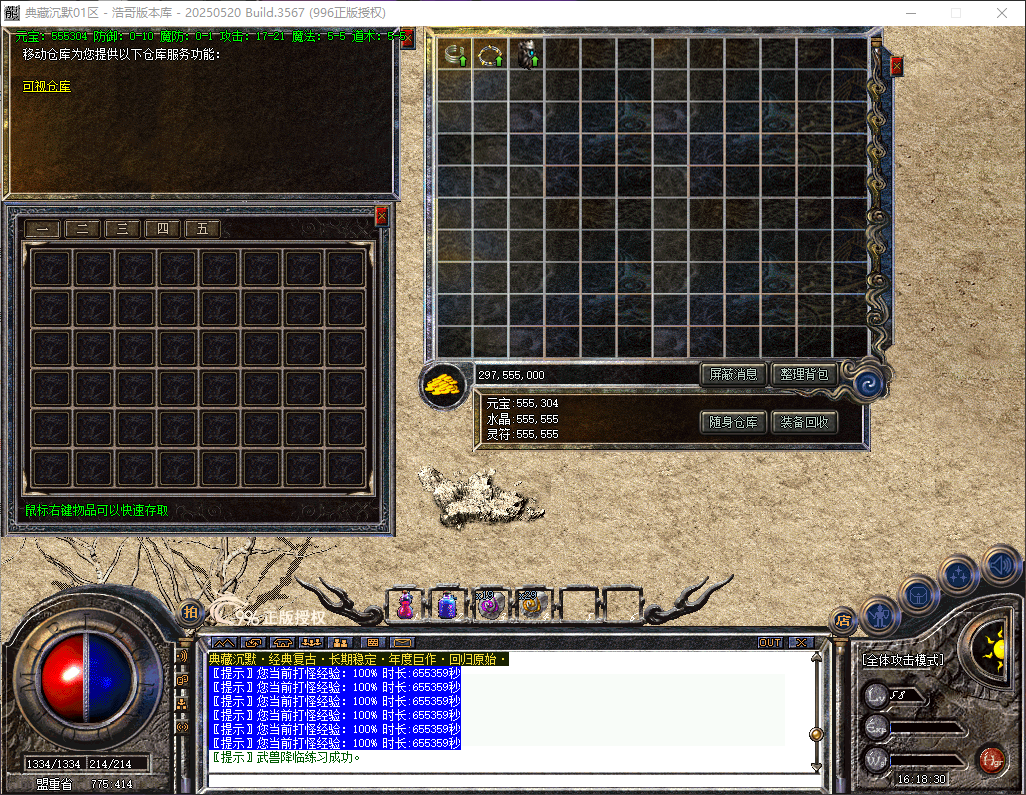Select the silver ring in the bag
This screenshot has width=1026, height=795.
(455, 55)
